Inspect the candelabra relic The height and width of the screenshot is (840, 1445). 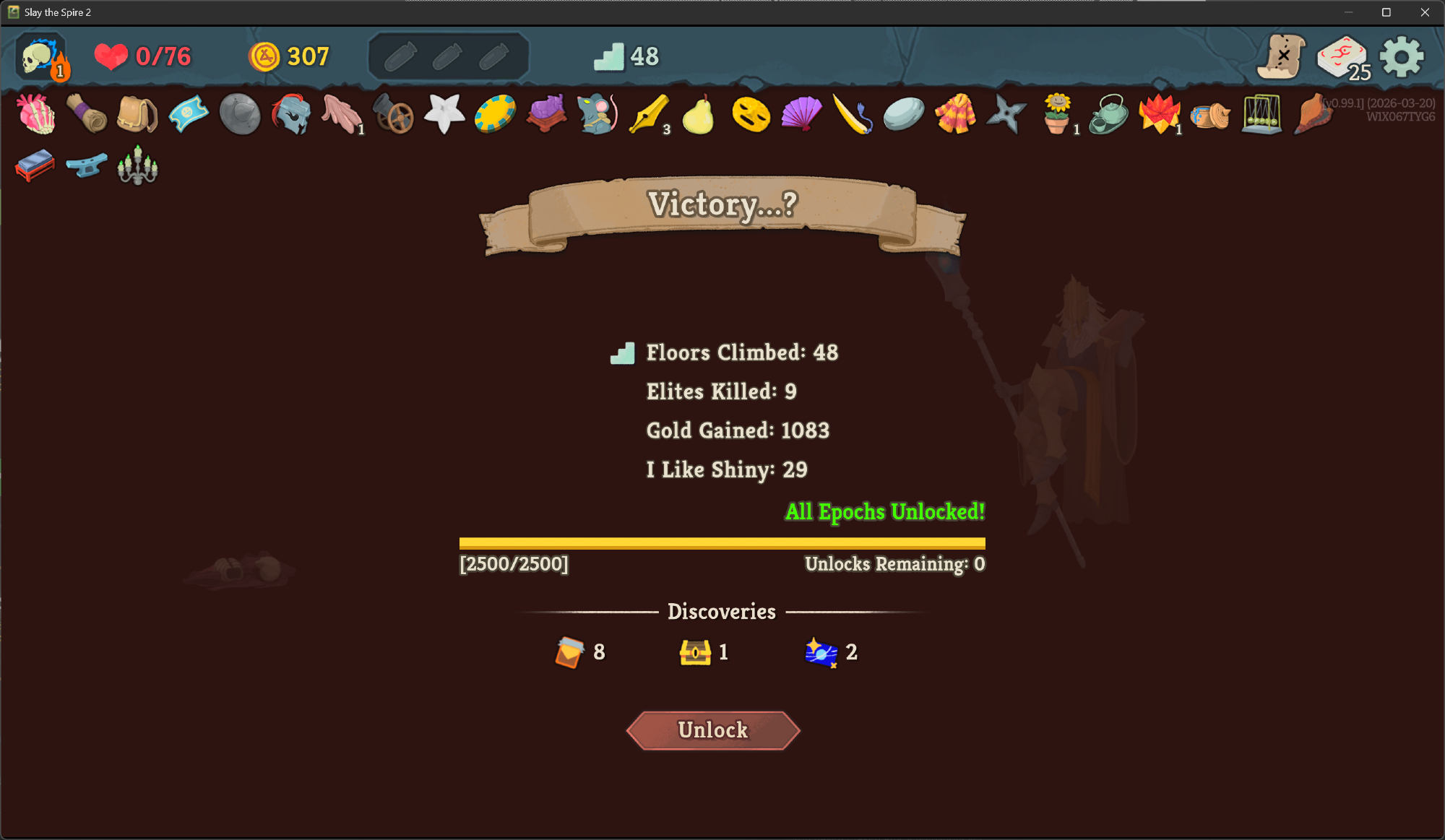tap(137, 166)
